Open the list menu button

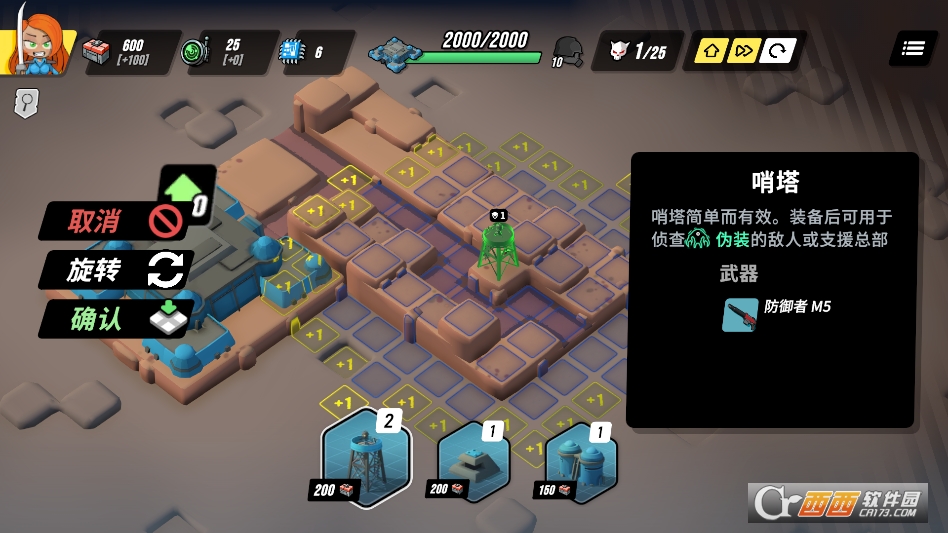(912, 49)
